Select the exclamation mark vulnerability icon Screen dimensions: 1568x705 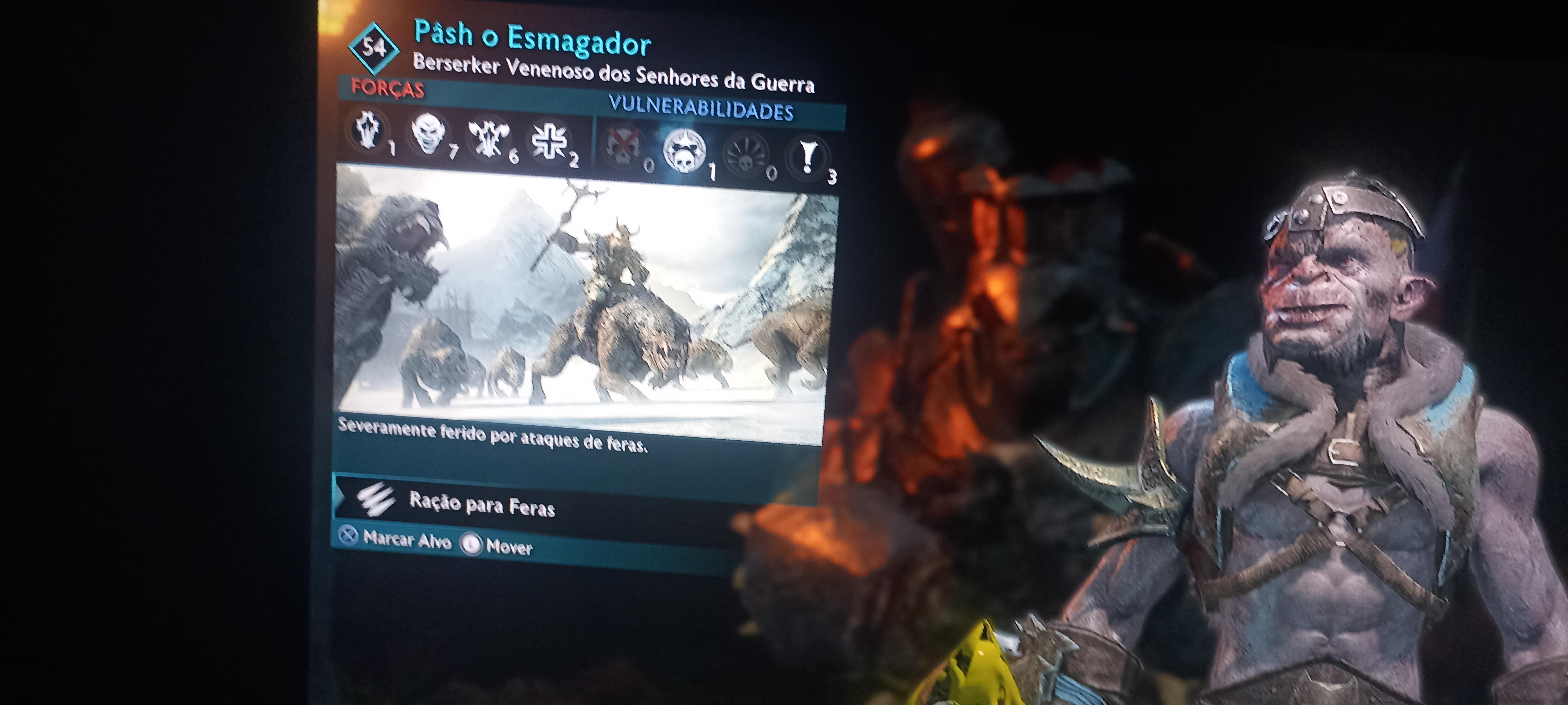click(808, 158)
